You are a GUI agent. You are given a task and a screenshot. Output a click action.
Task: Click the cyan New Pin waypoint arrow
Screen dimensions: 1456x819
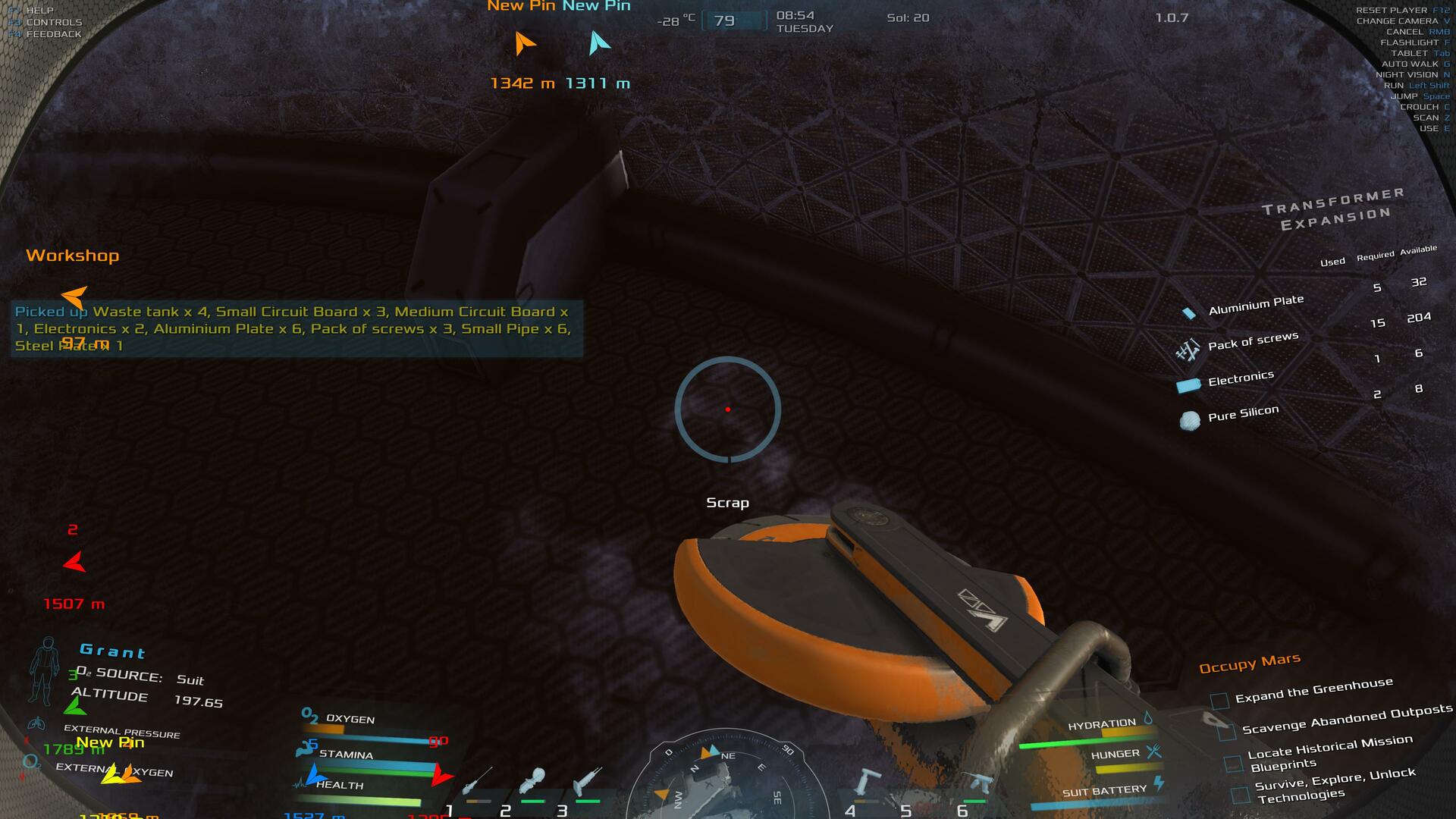tap(598, 43)
